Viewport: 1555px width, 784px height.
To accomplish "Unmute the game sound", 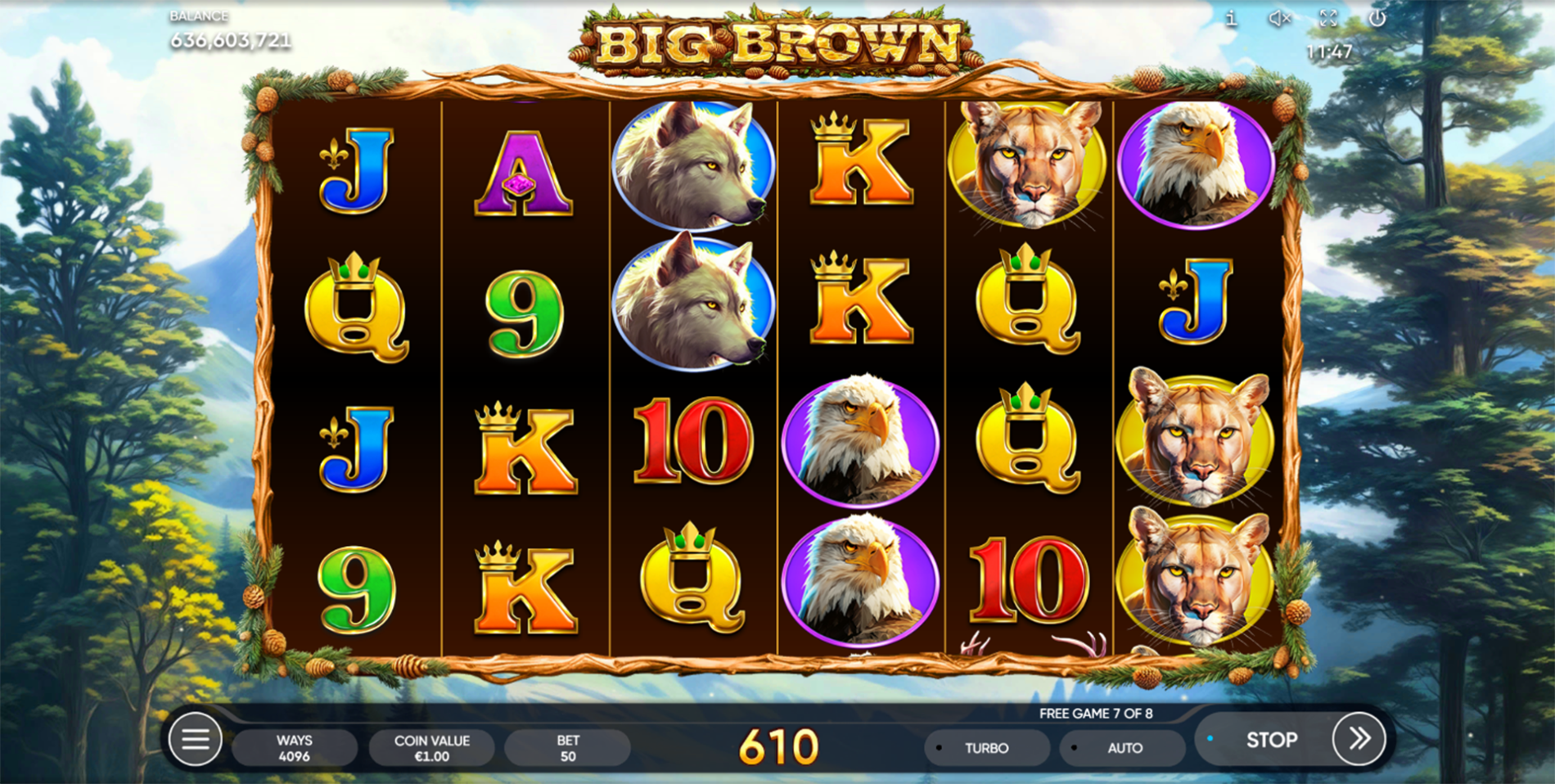I will [x=1279, y=19].
